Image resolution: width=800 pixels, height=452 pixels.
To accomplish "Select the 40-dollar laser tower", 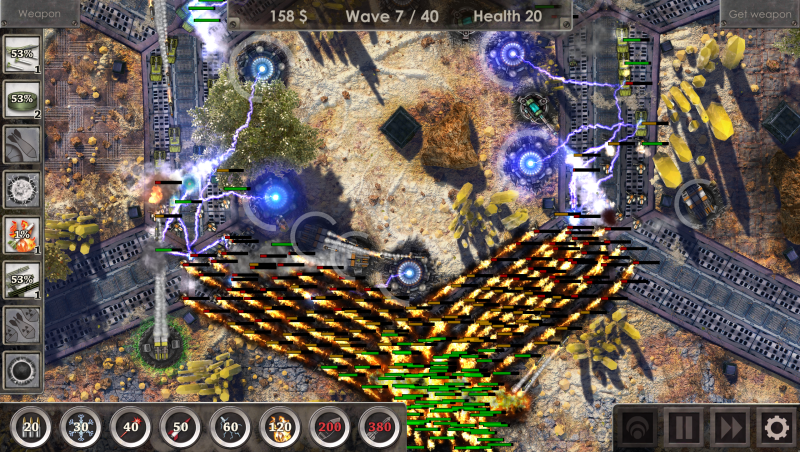I will coord(130,428).
